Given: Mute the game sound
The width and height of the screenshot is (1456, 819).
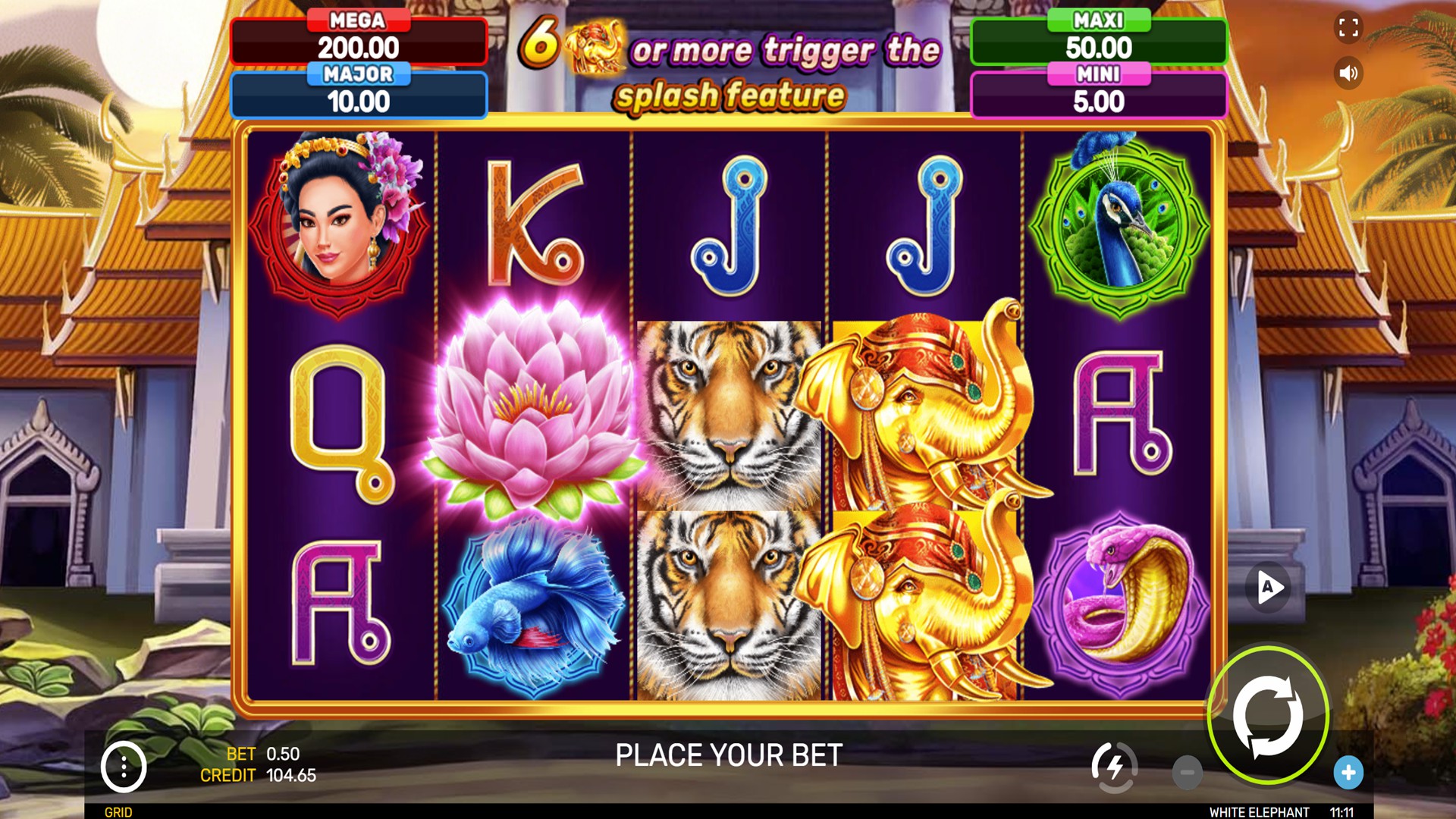Looking at the screenshot, I should point(1348,74).
